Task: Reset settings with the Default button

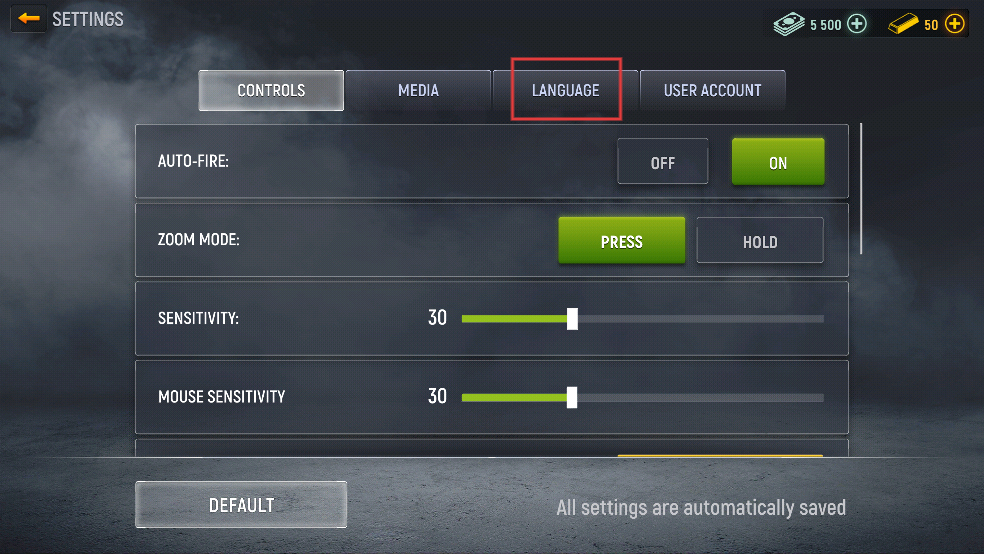Action: point(241,505)
